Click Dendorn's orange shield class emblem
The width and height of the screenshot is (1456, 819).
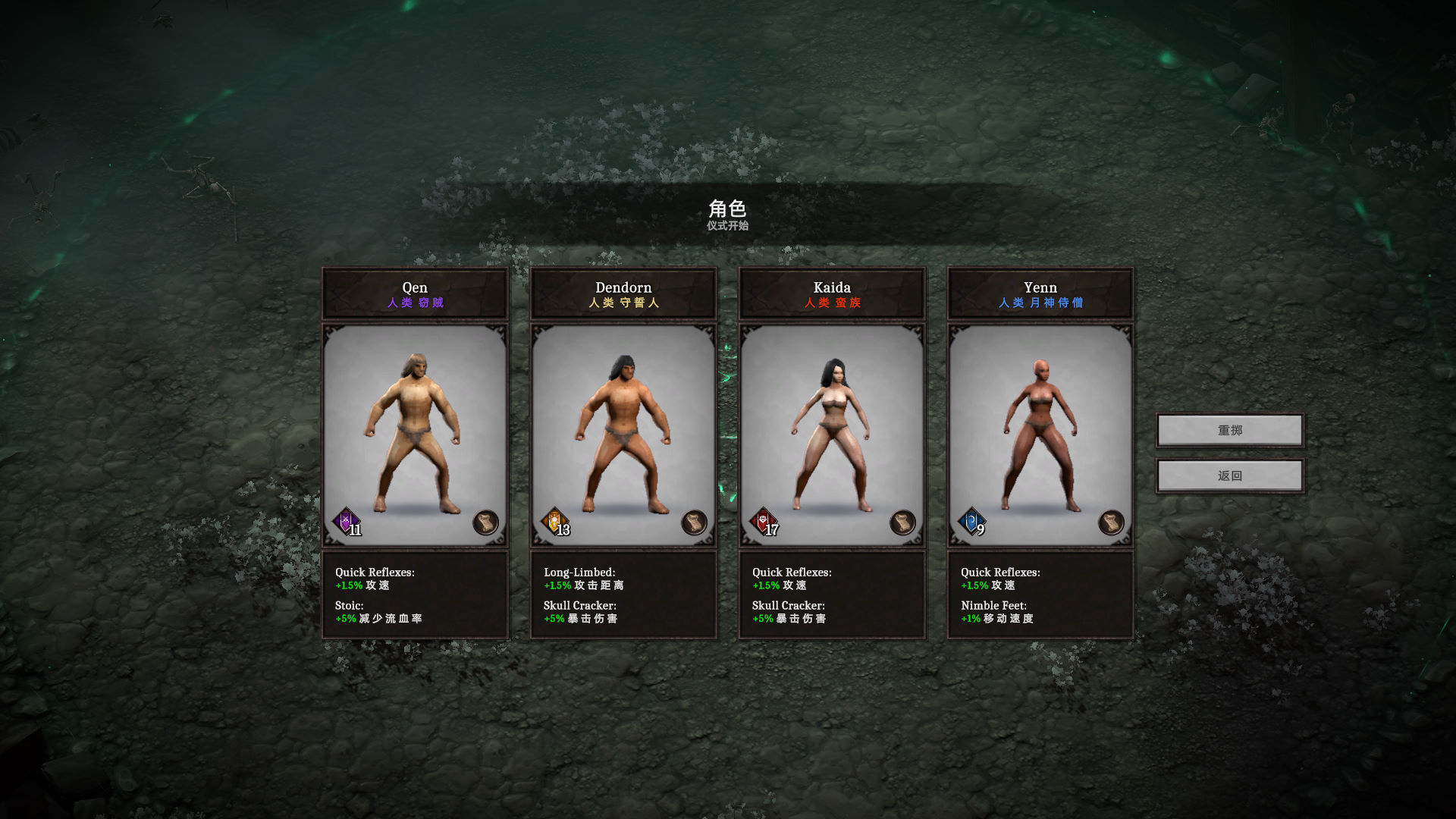click(x=555, y=522)
